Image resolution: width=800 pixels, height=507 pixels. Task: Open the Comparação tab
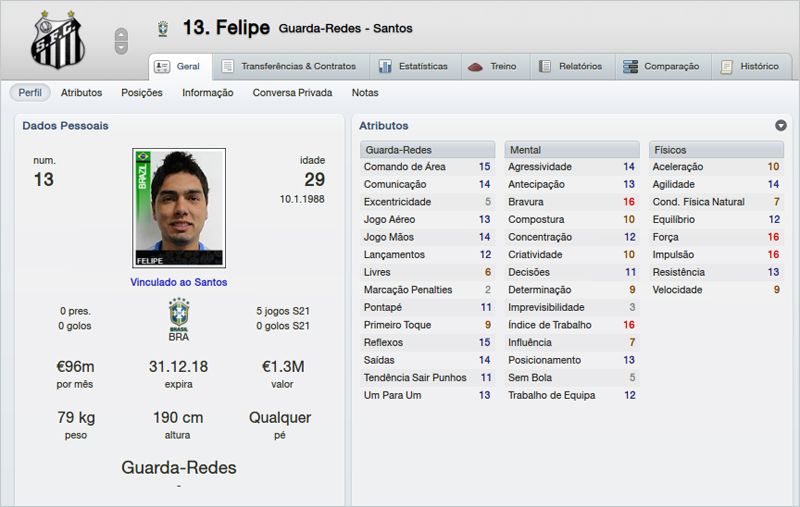pos(661,67)
